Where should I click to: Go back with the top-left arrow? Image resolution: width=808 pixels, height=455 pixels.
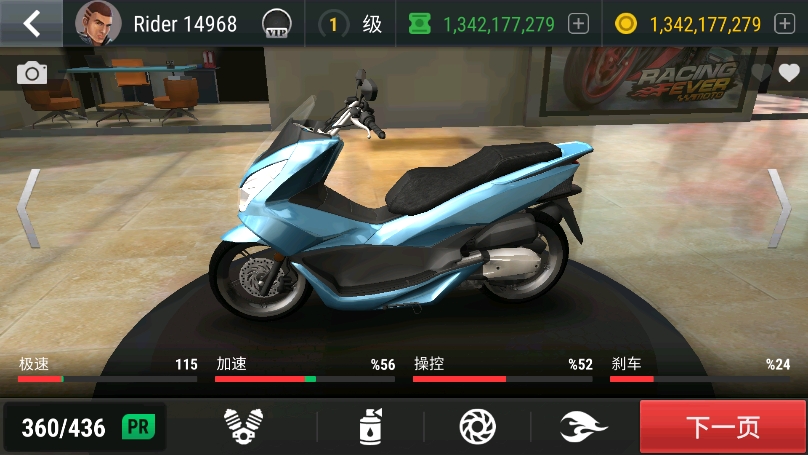(x=32, y=23)
